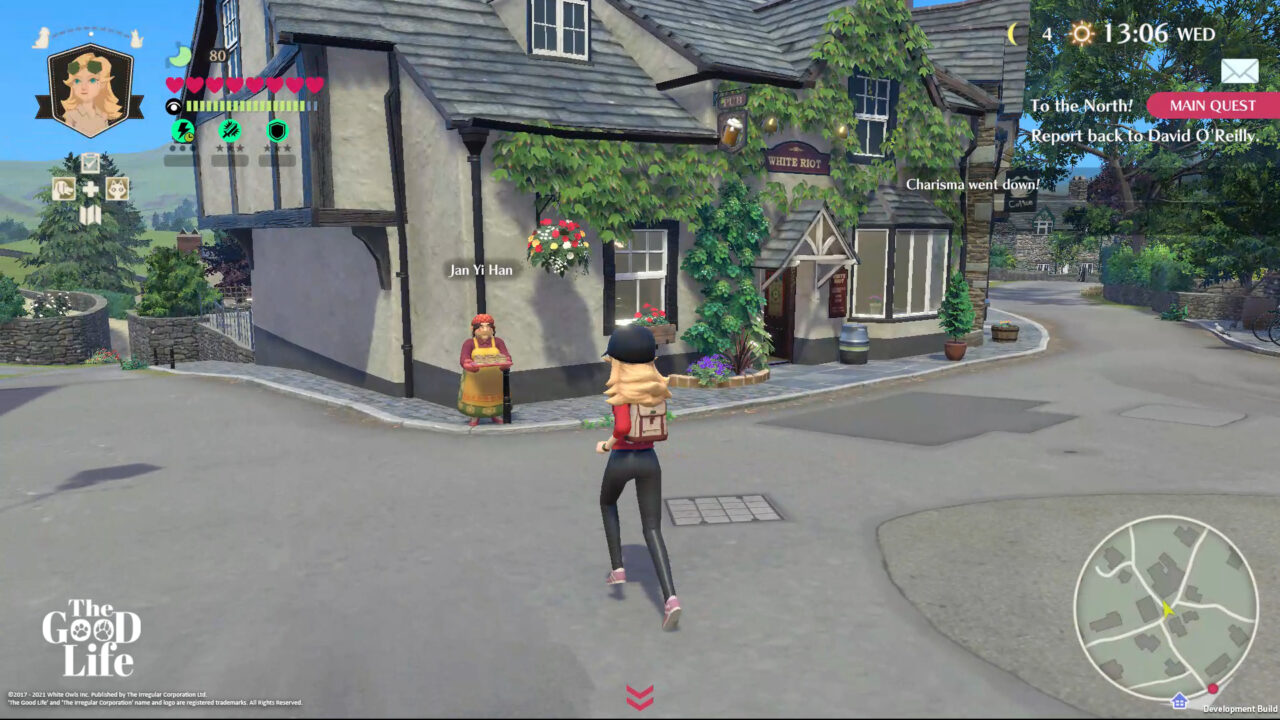Click the sun weather icon near the clock
The width and height of the screenshot is (1280, 720).
click(x=1081, y=32)
